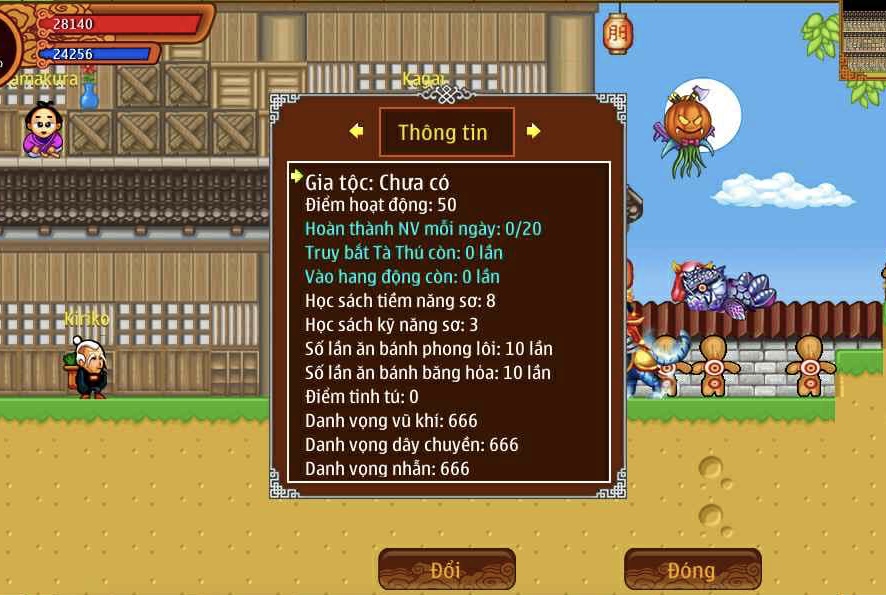Select the Gia tộc row
886x595 pixels.
377,182
